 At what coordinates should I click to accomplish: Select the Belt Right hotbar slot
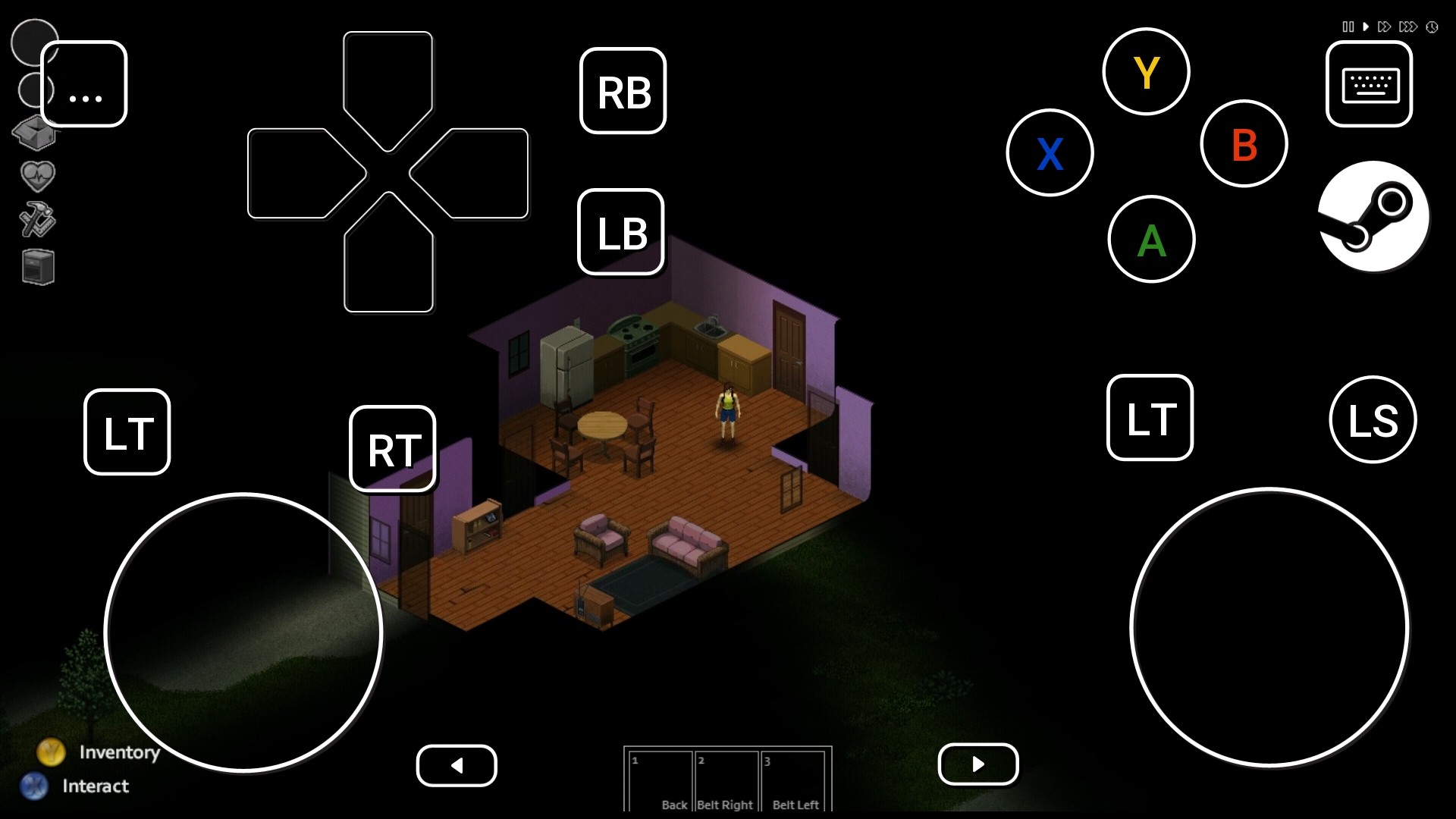(x=726, y=781)
